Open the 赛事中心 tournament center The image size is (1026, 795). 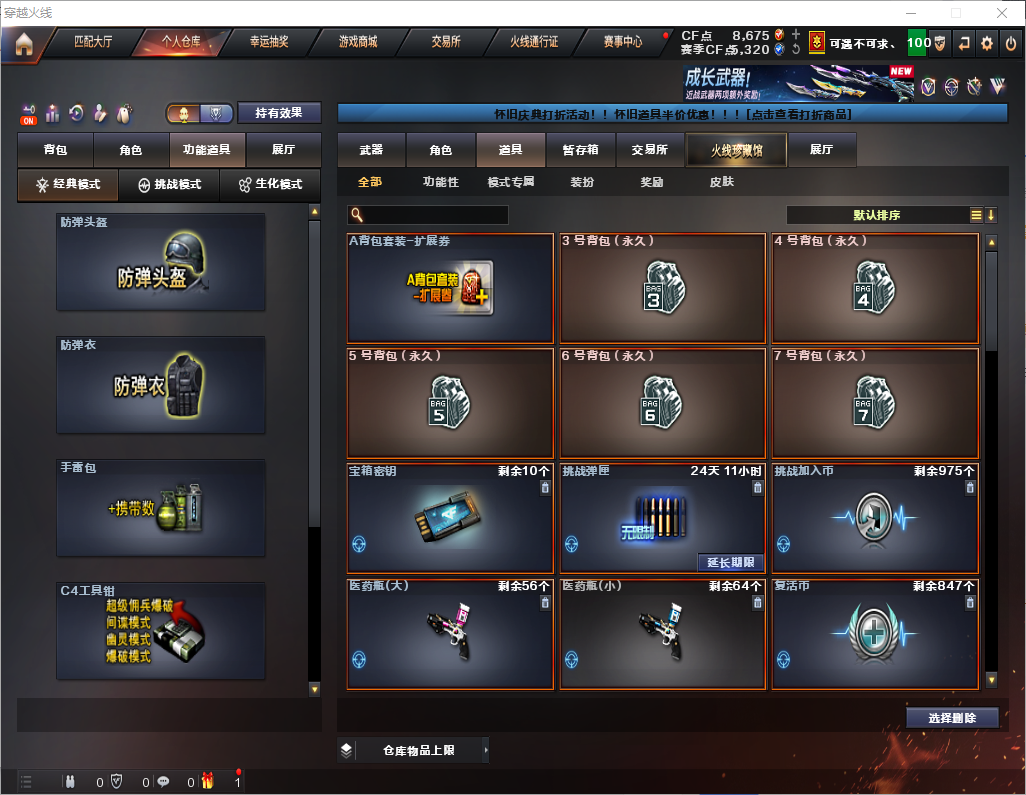(623, 42)
